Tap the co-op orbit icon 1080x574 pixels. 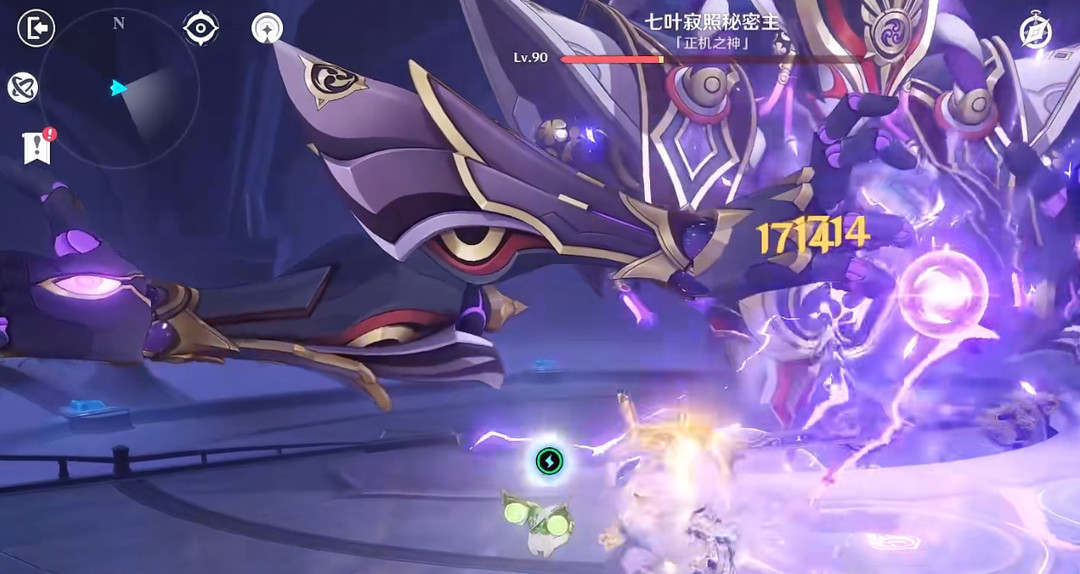click(x=22, y=88)
